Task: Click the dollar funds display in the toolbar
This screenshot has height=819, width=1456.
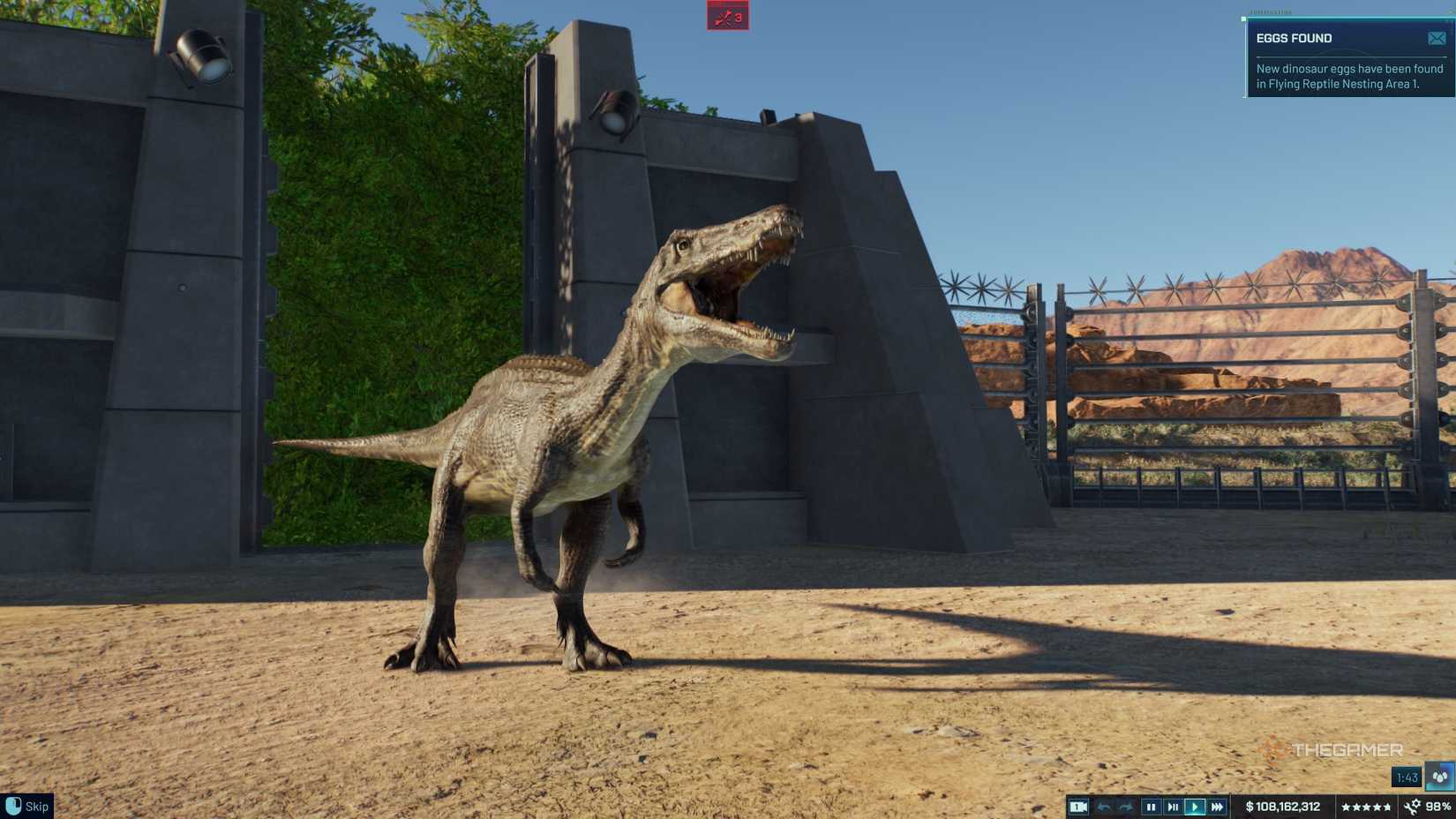Action: pos(1281,806)
